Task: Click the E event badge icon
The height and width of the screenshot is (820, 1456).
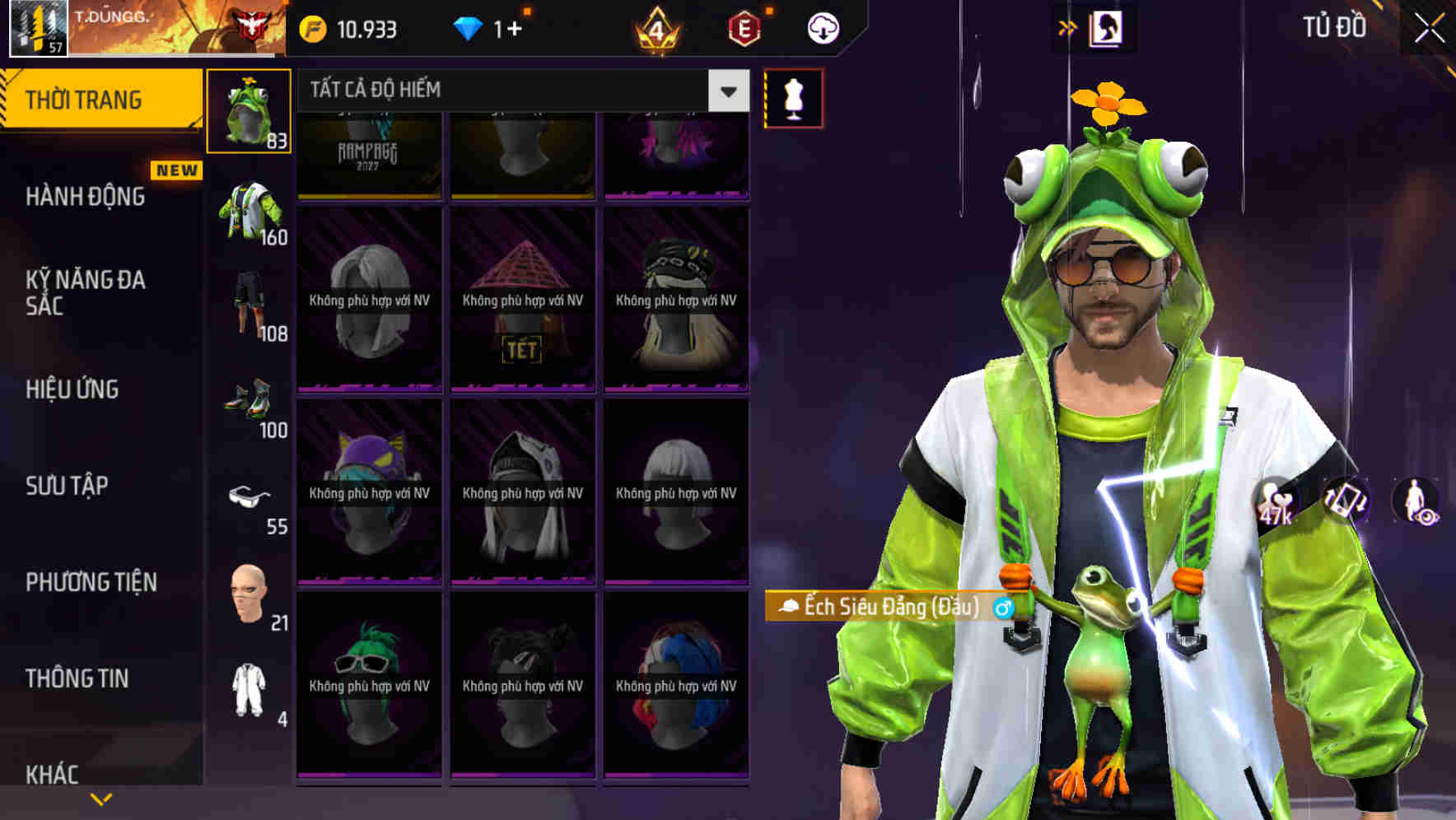Action: [744, 27]
